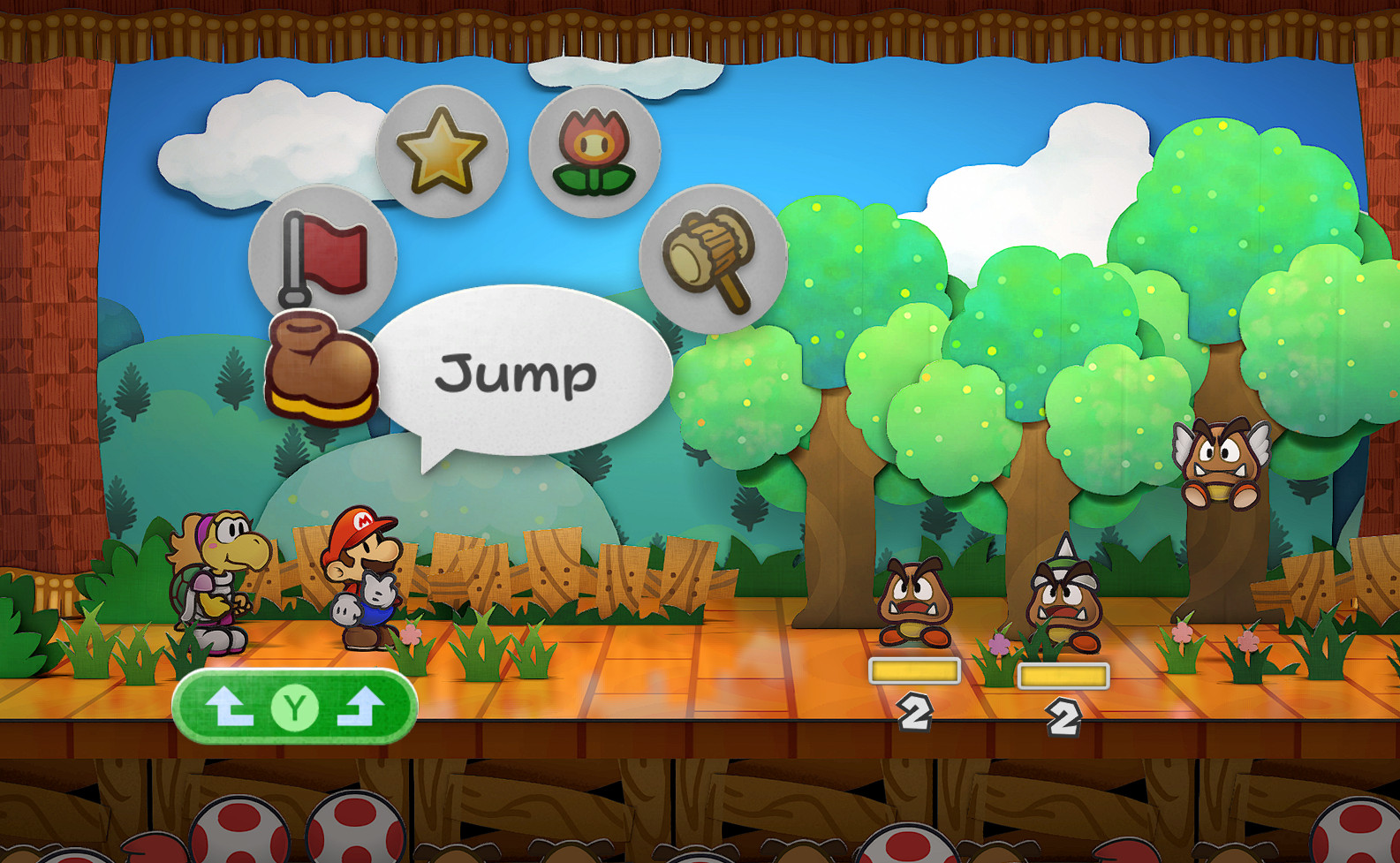Click the left Goomba's yellow HP bar
This screenshot has height=863, width=1400.
tap(913, 672)
